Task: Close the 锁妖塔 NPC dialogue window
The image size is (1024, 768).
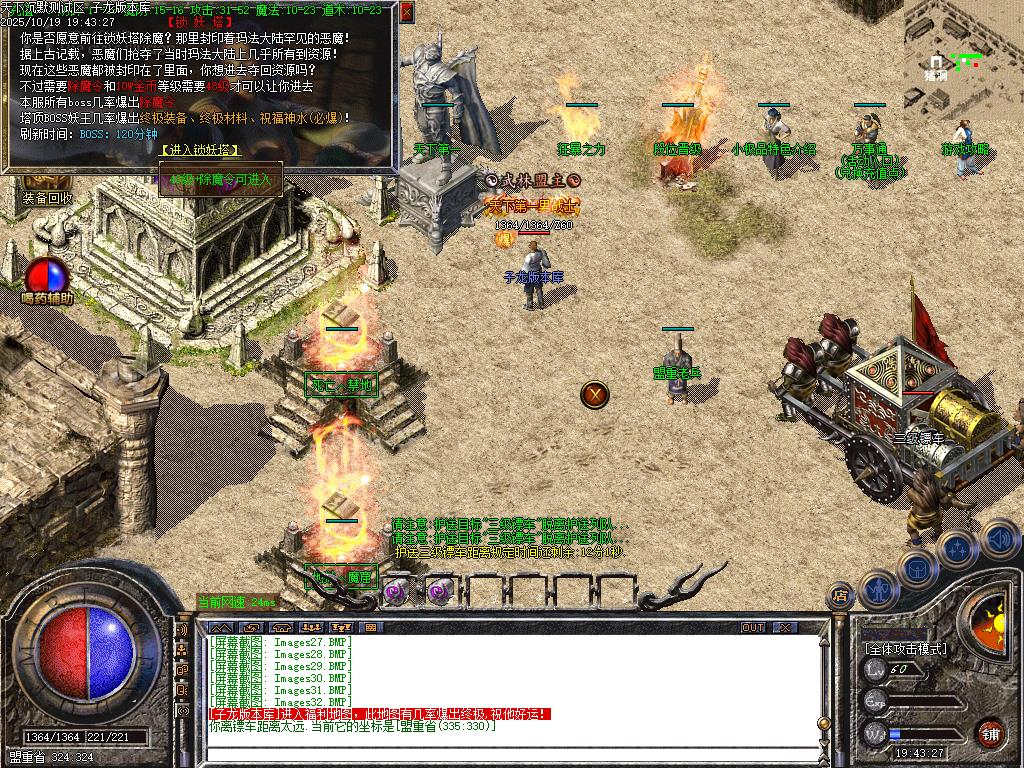Action: tap(406, 12)
